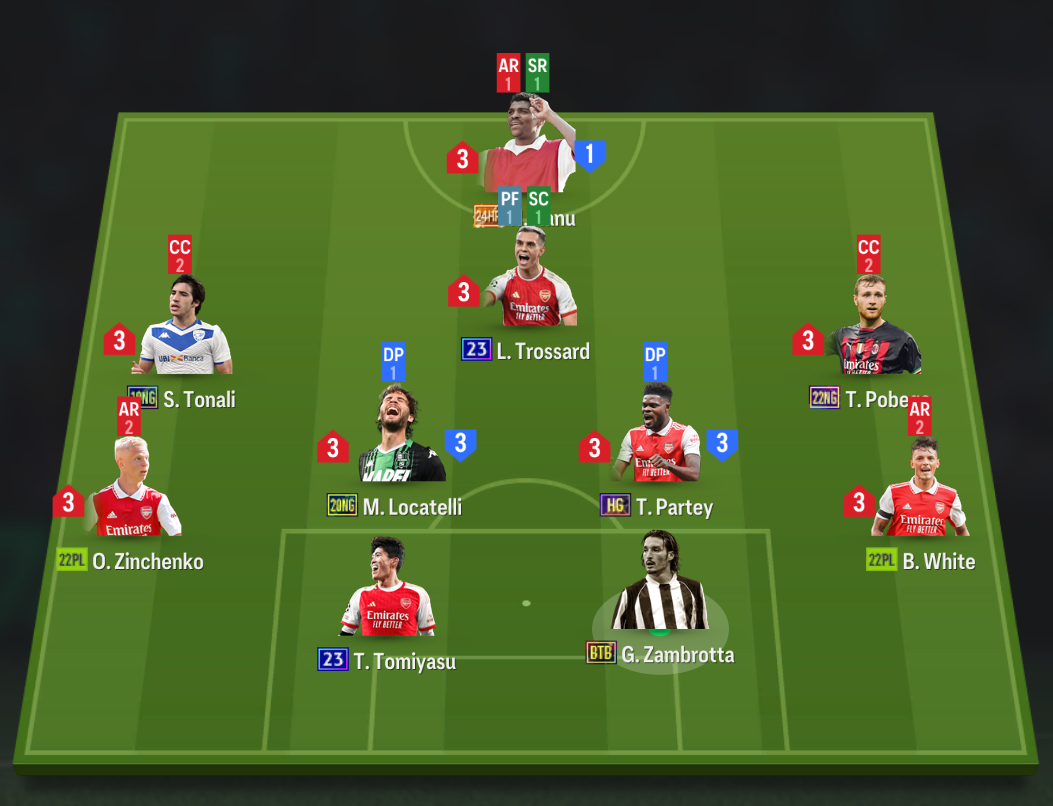Select the T. Tomiyasu defender card
1053x806 pixels.
(x=387, y=595)
